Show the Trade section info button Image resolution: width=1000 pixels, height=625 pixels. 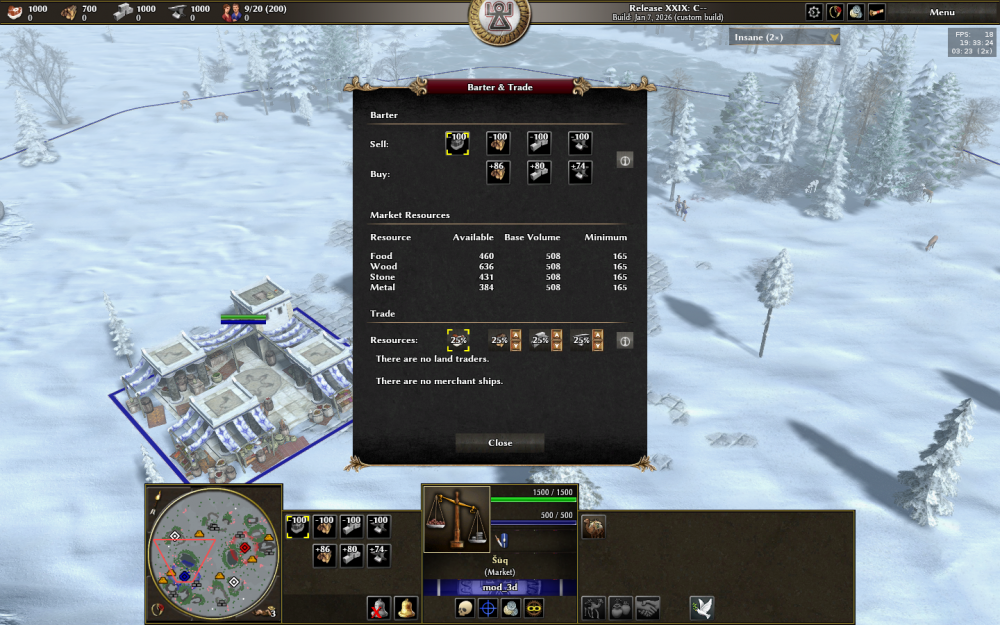[x=624, y=341]
